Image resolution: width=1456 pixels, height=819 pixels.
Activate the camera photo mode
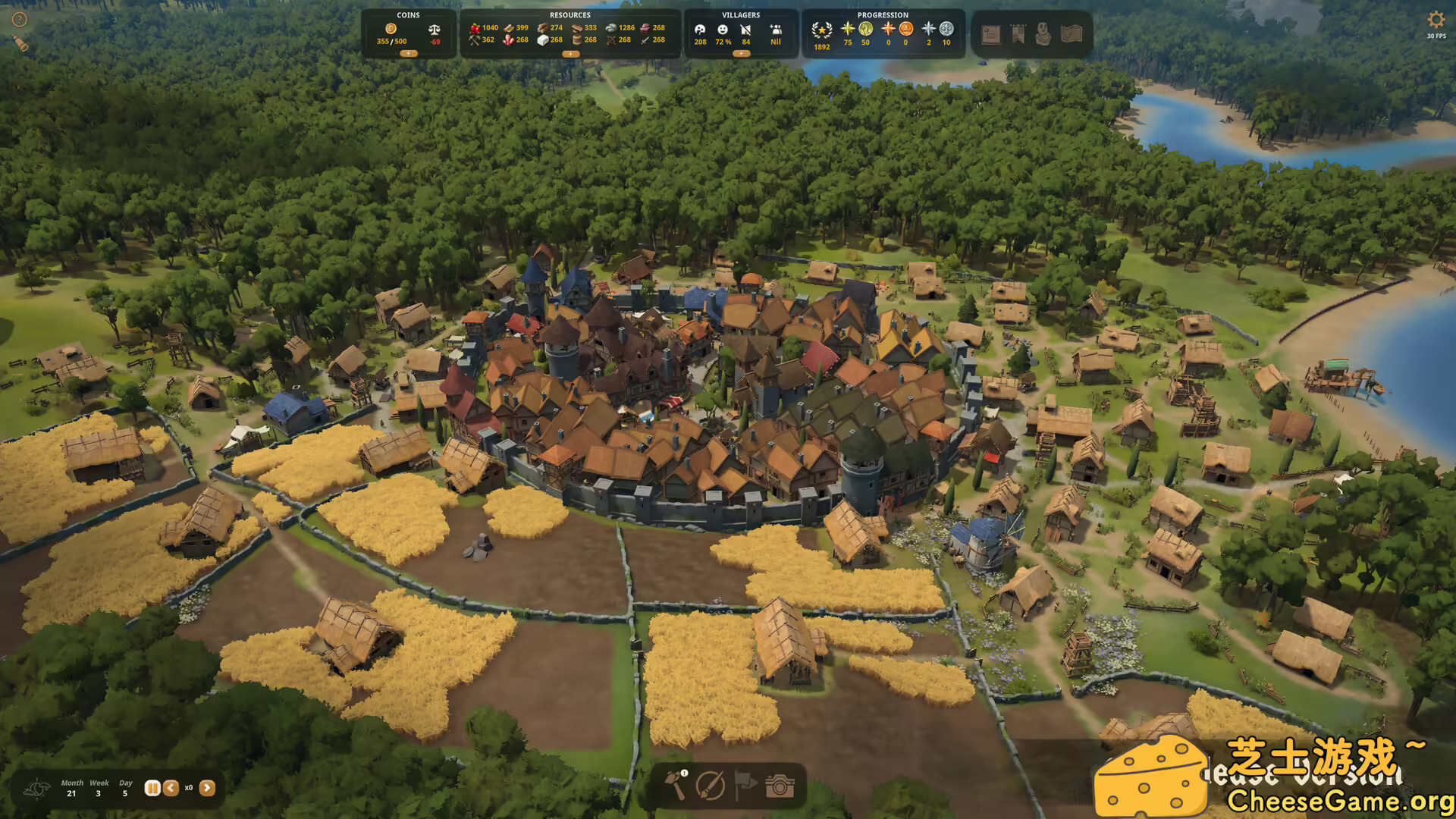pos(780,786)
